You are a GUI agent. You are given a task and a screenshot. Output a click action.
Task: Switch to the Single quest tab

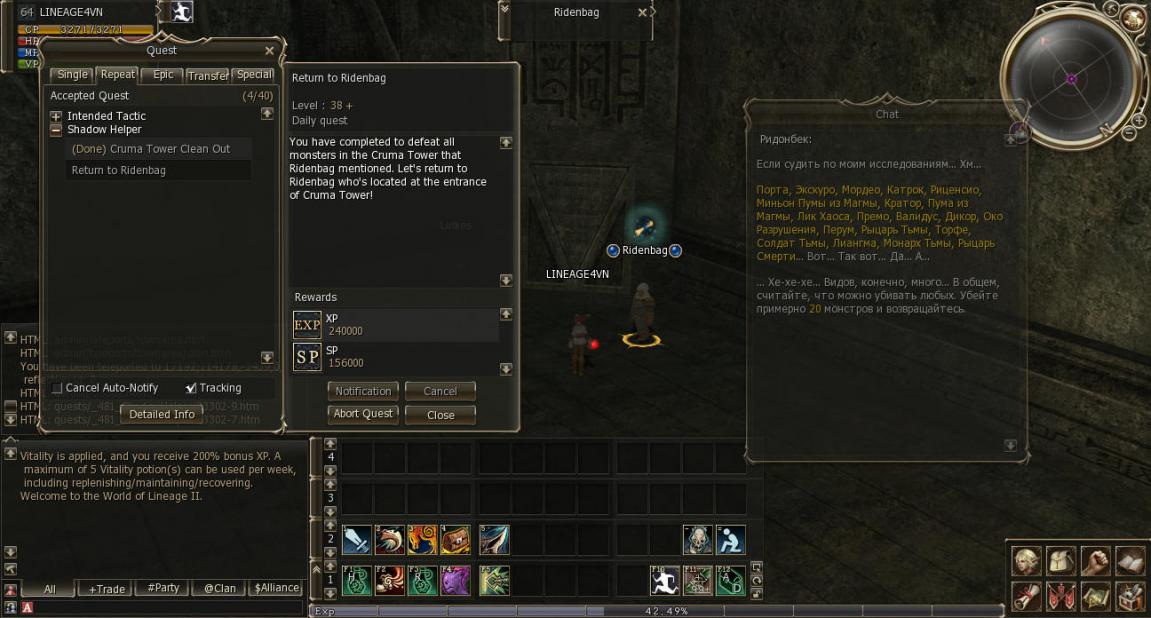tap(72, 75)
